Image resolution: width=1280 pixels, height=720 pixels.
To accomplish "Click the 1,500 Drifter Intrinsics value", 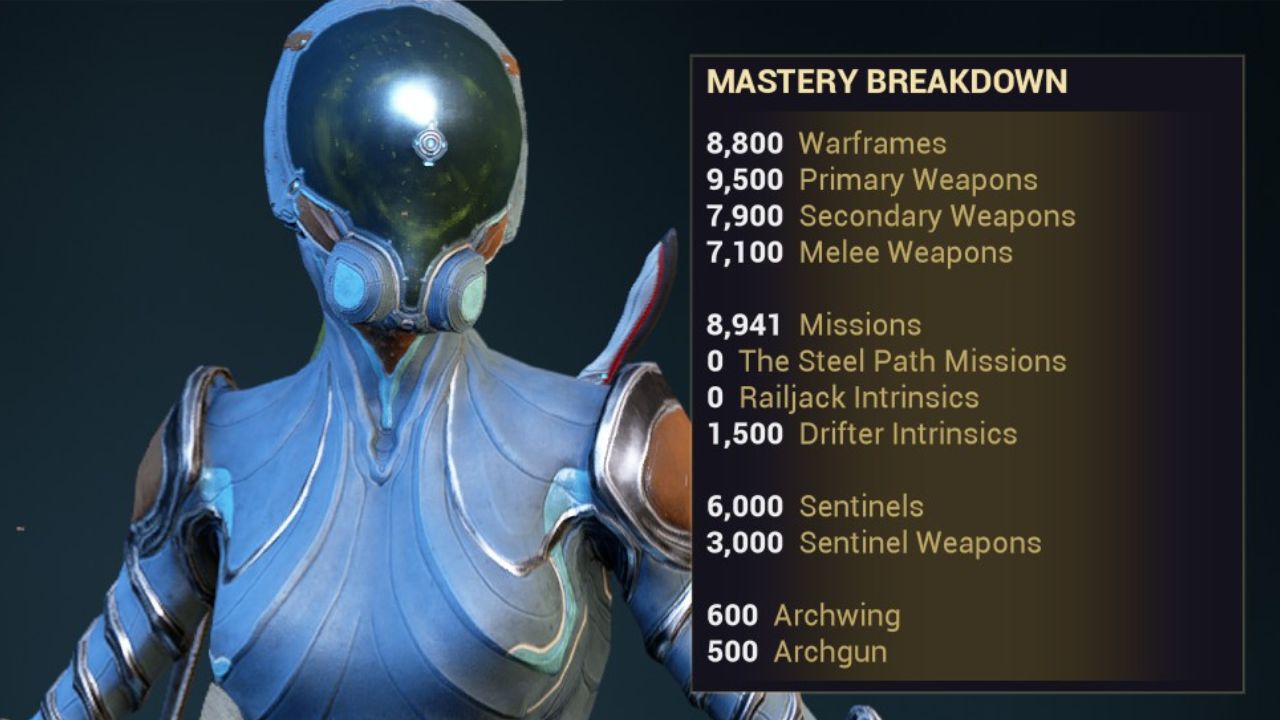I will click(x=744, y=434).
